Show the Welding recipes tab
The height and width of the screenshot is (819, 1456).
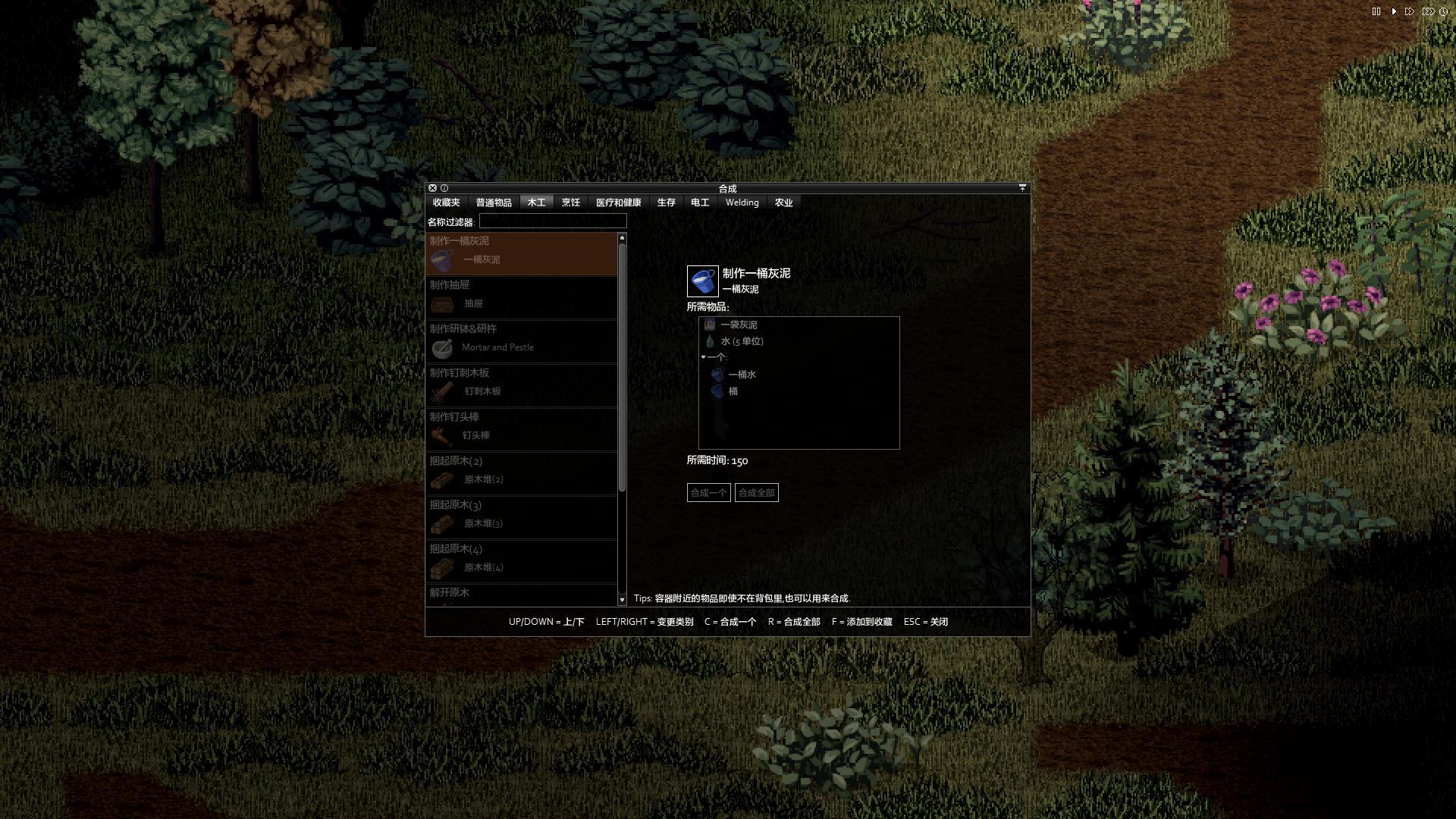click(742, 202)
